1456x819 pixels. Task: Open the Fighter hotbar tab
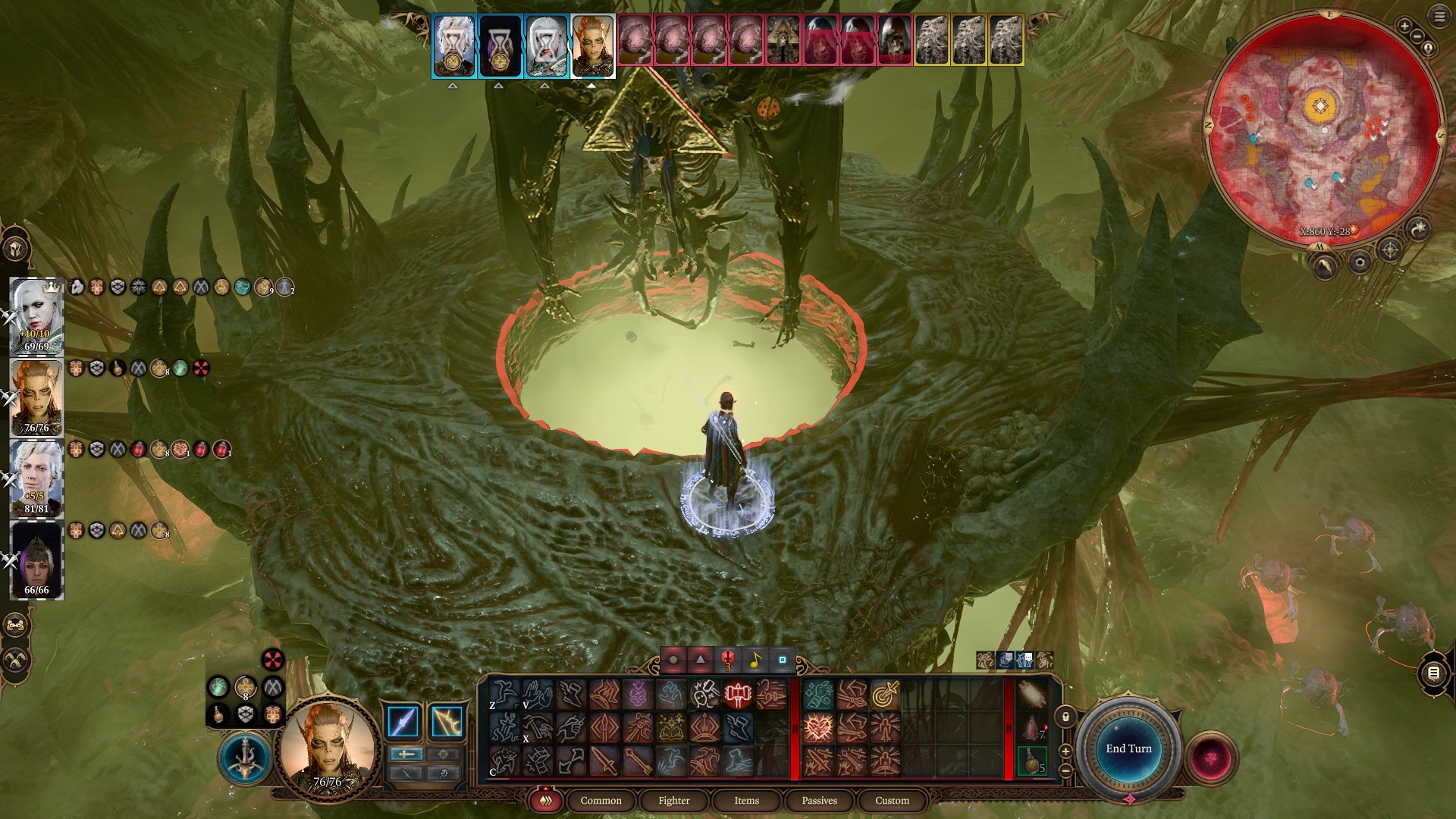(x=673, y=801)
